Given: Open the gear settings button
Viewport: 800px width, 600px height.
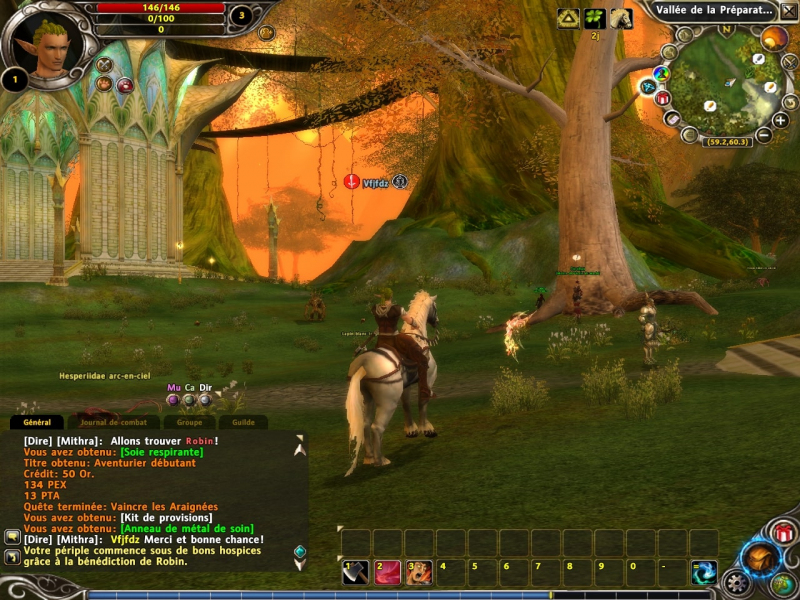Looking at the screenshot, I should click(x=737, y=582).
